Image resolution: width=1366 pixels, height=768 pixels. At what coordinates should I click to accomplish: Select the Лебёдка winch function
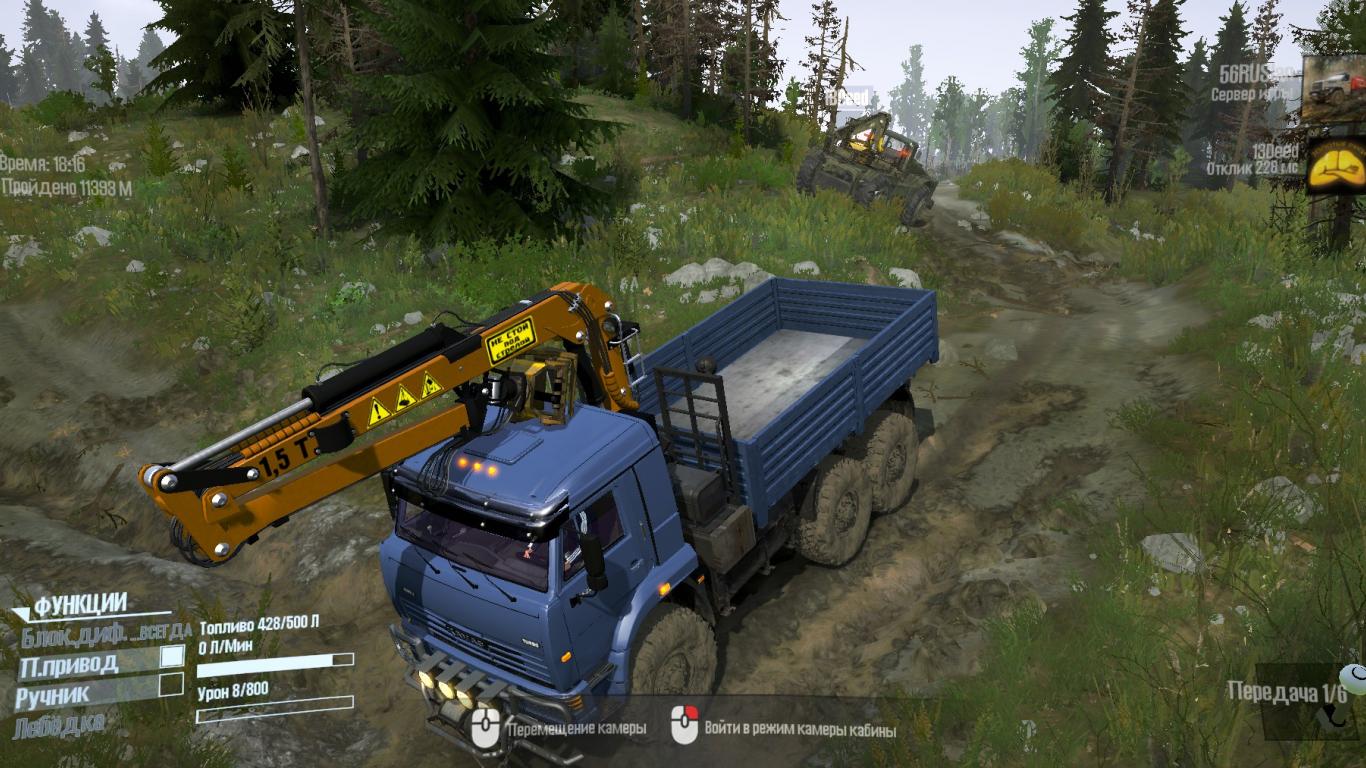tap(58, 724)
